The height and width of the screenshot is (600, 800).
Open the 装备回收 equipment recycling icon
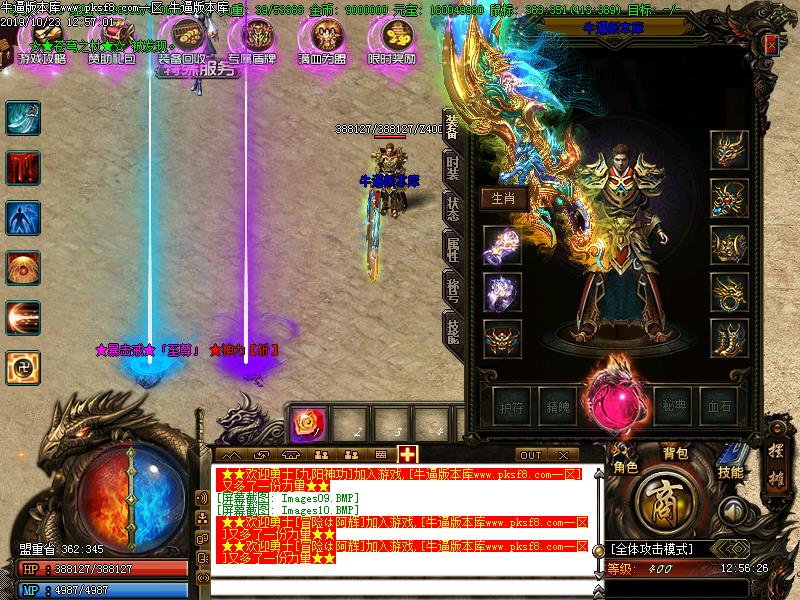tap(186, 40)
